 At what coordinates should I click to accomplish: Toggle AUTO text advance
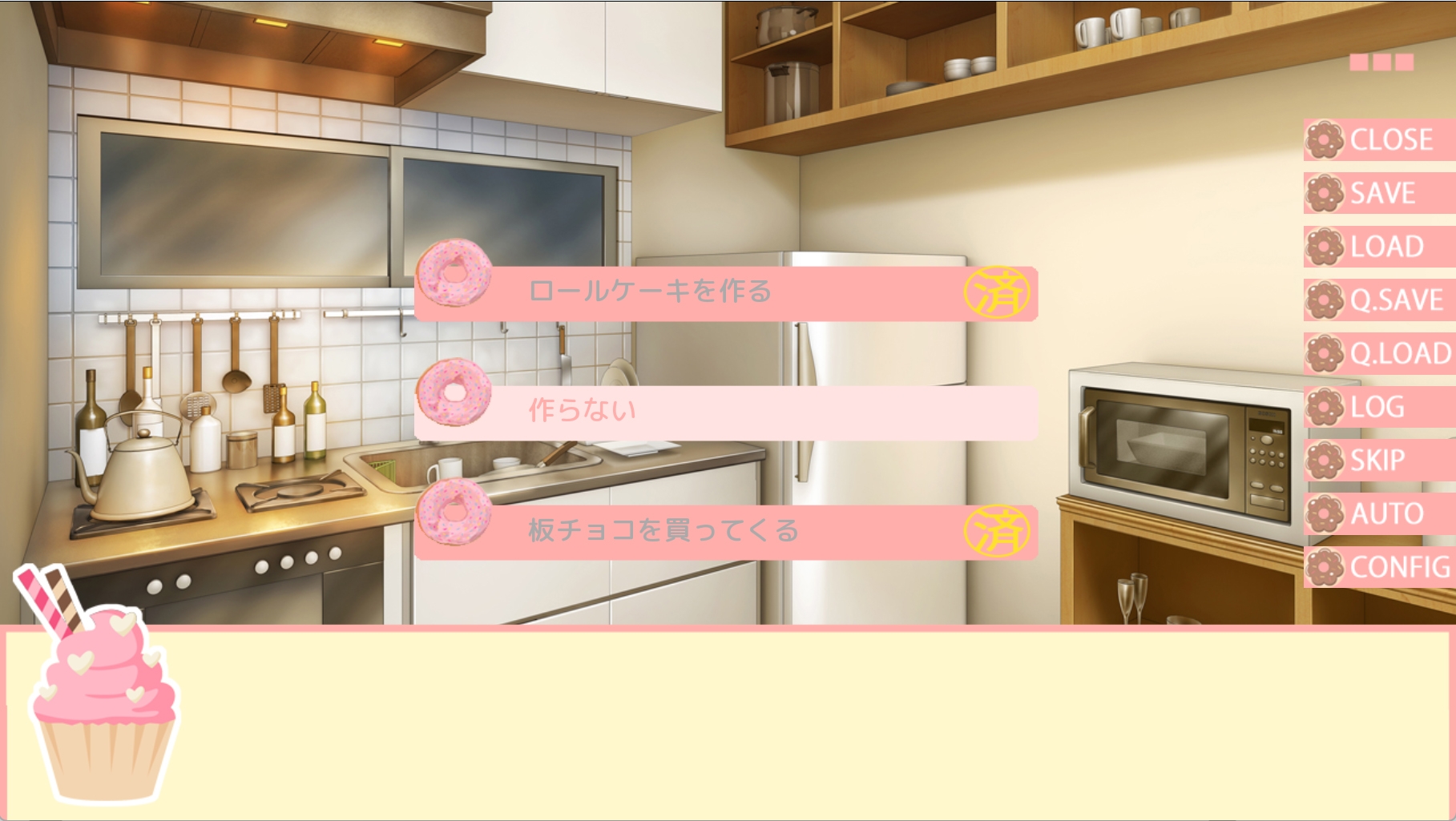click(x=1380, y=513)
